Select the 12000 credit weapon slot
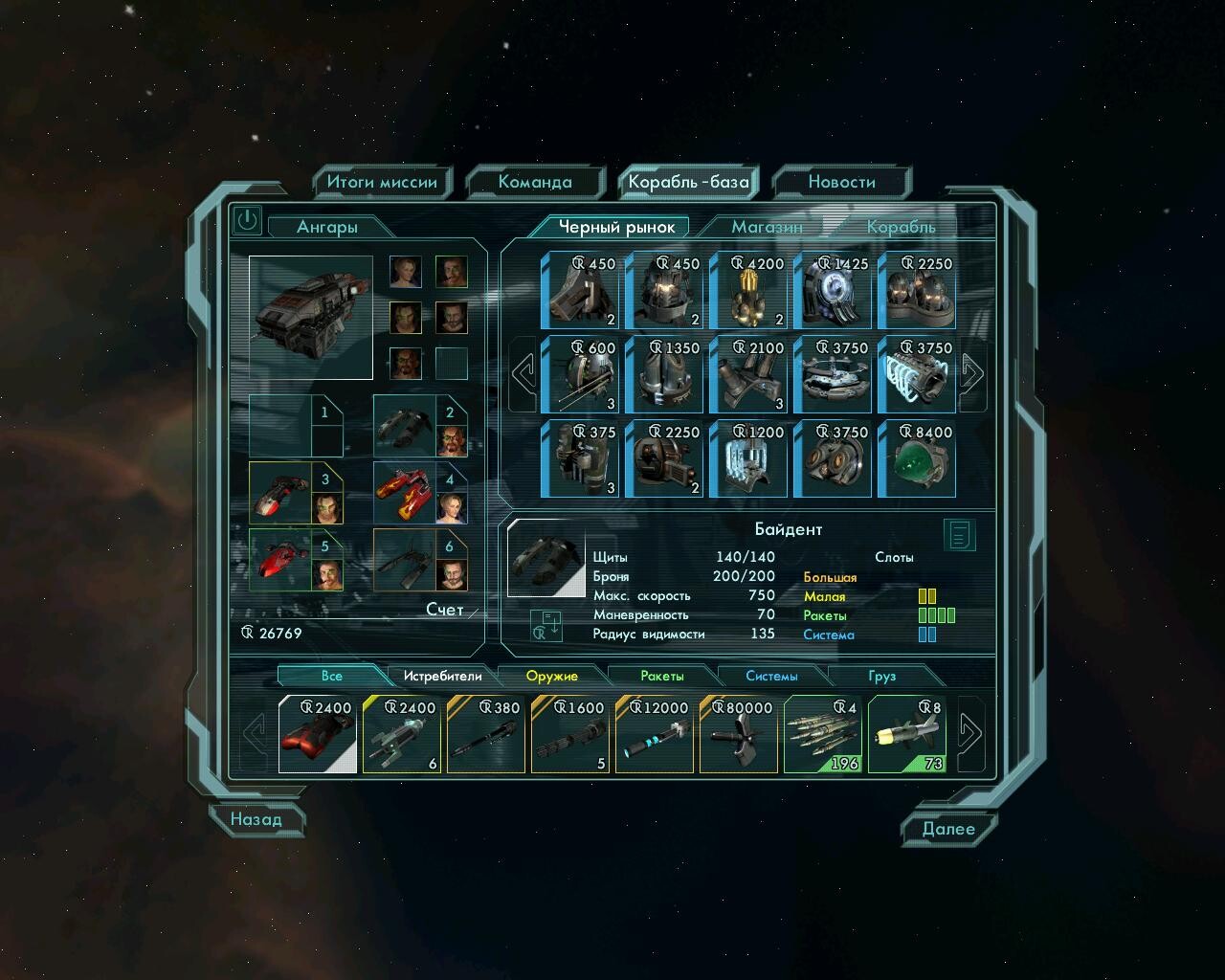This screenshot has width=1225, height=980. [x=656, y=734]
